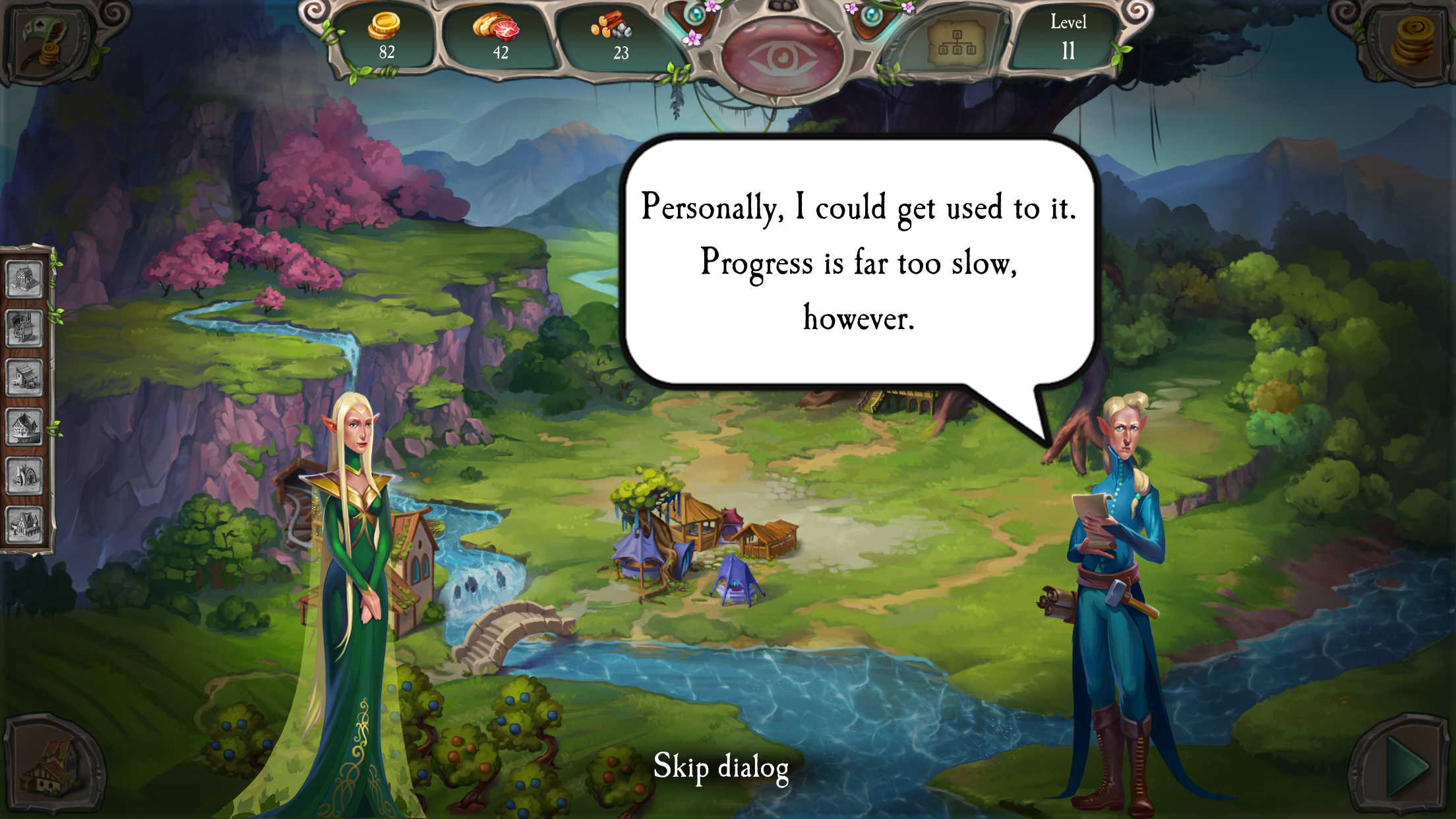Select the arched greenhouse building icon

(25, 279)
